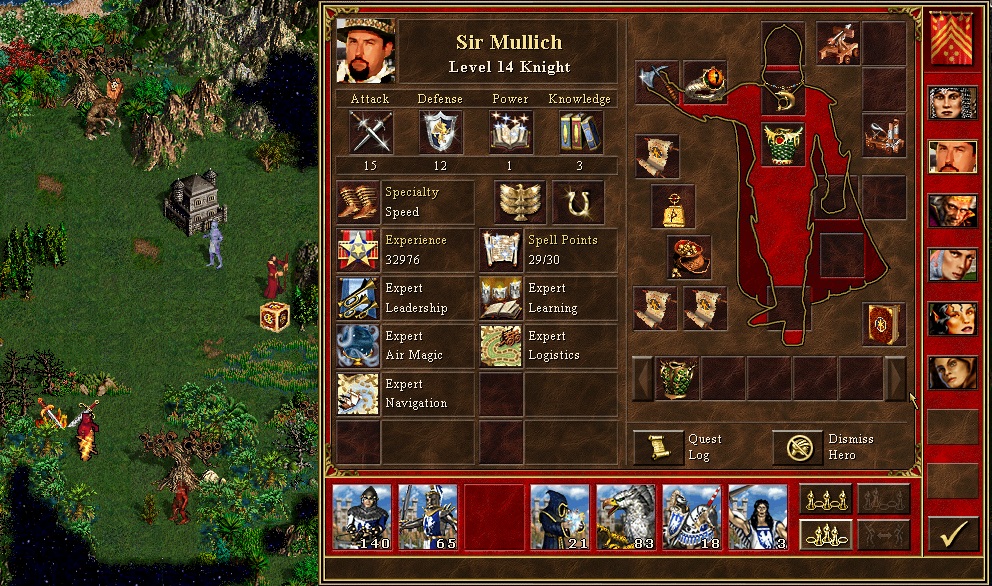
Task: Show Expert Learning skill details
Action: tap(501, 298)
